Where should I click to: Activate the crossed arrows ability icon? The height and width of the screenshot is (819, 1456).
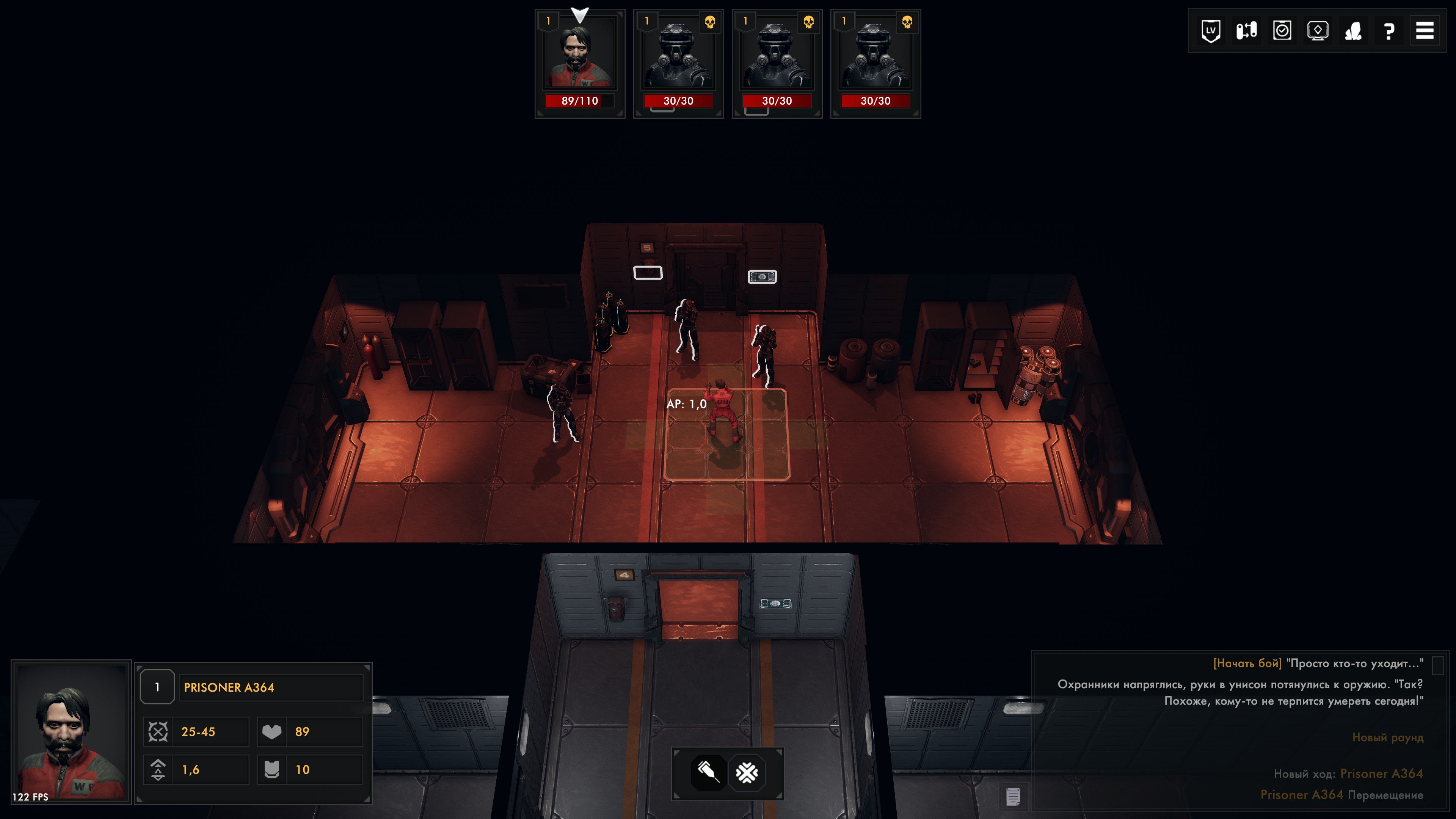point(747,772)
